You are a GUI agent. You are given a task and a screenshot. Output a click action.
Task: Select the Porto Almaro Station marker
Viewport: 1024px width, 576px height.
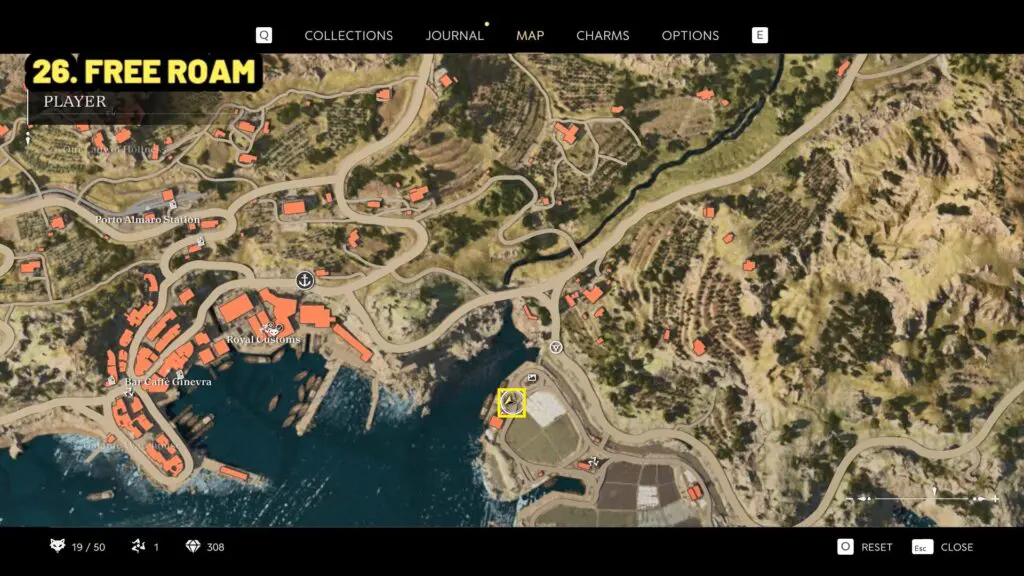pyautogui.click(x=172, y=206)
